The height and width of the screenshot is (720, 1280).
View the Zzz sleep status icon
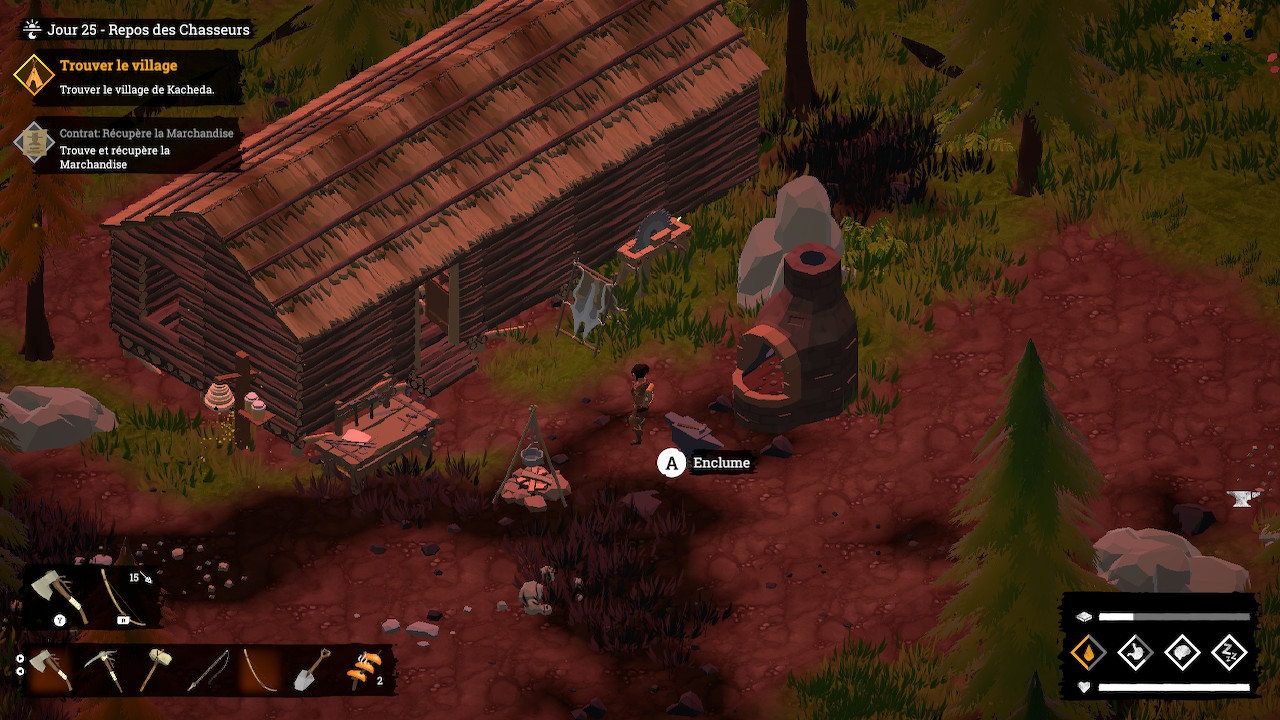tap(1229, 652)
